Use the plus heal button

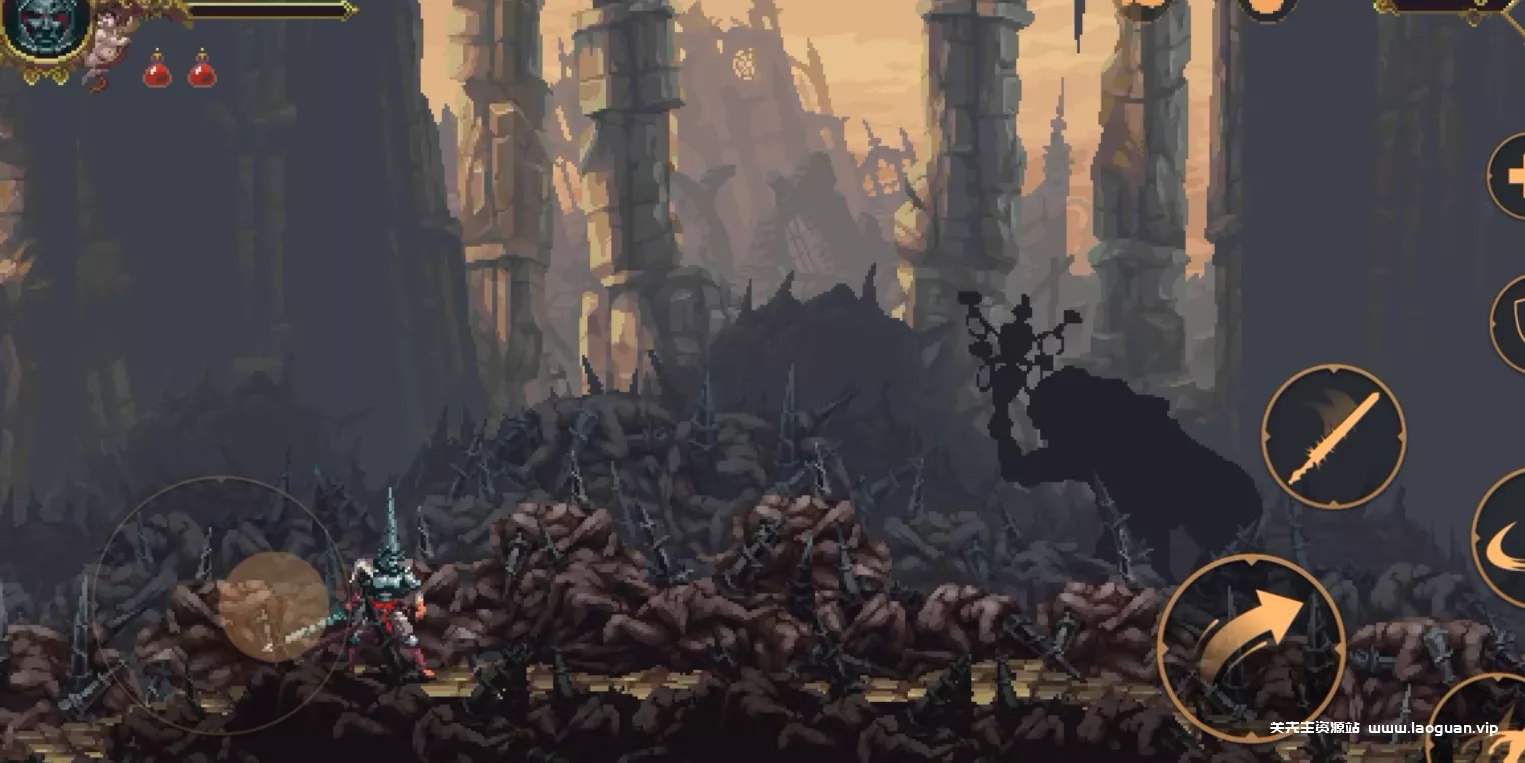click(x=1510, y=176)
